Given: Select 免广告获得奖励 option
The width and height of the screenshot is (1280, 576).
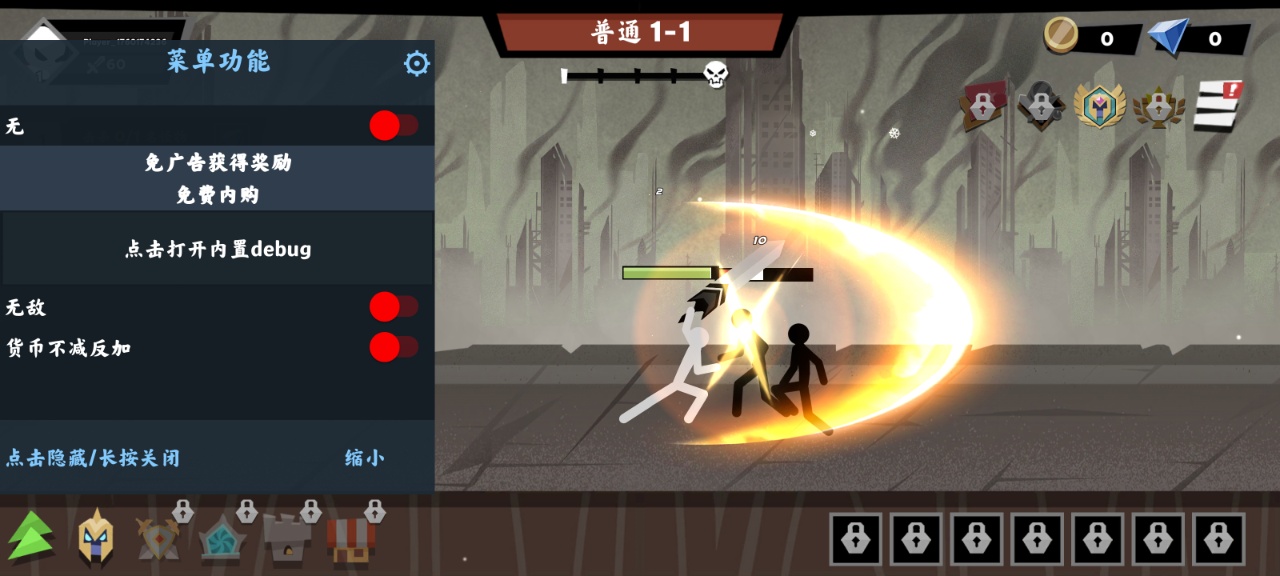Looking at the screenshot, I should (x=217, y=163).
